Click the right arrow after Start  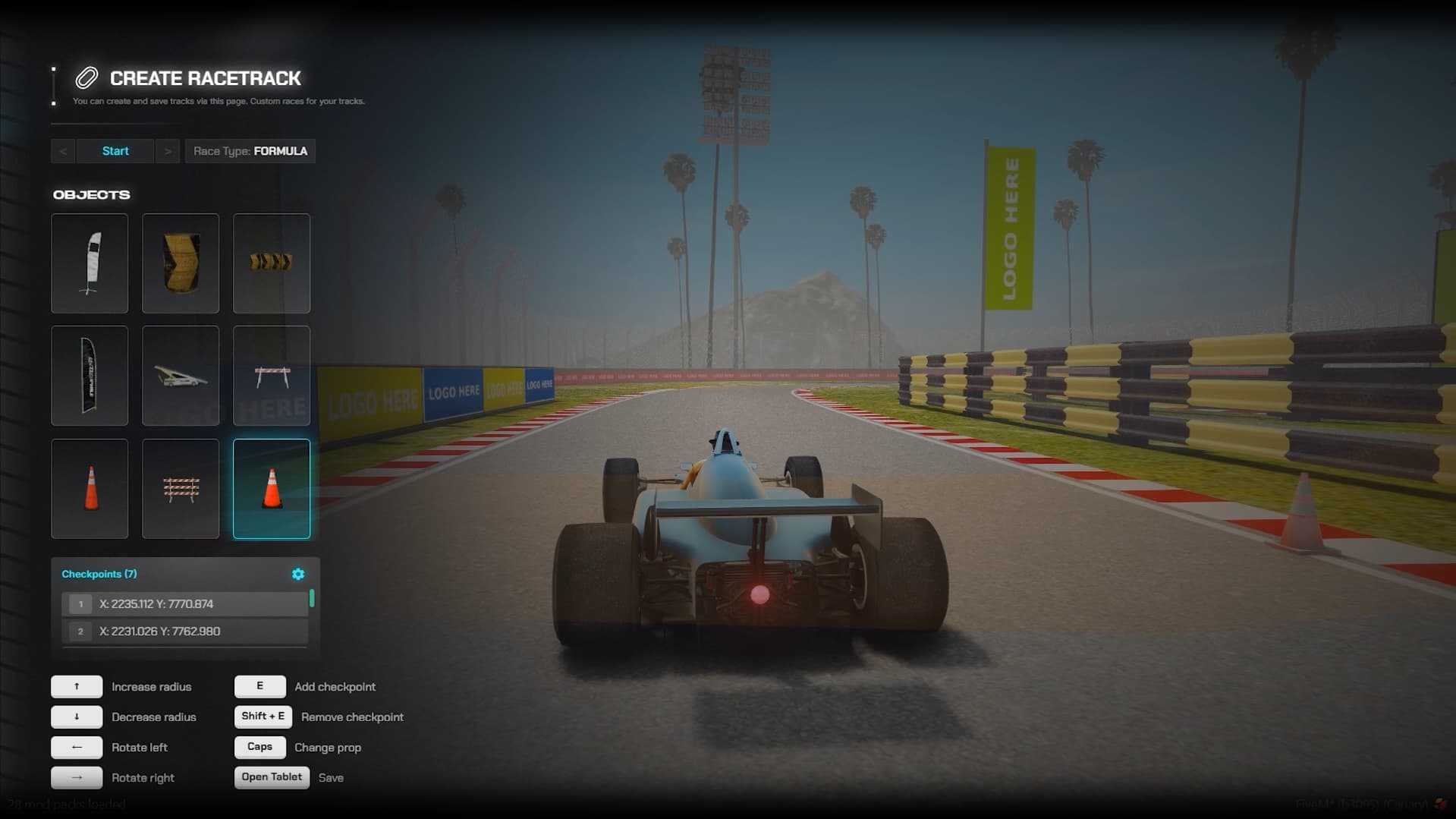[x=168, y=150]
